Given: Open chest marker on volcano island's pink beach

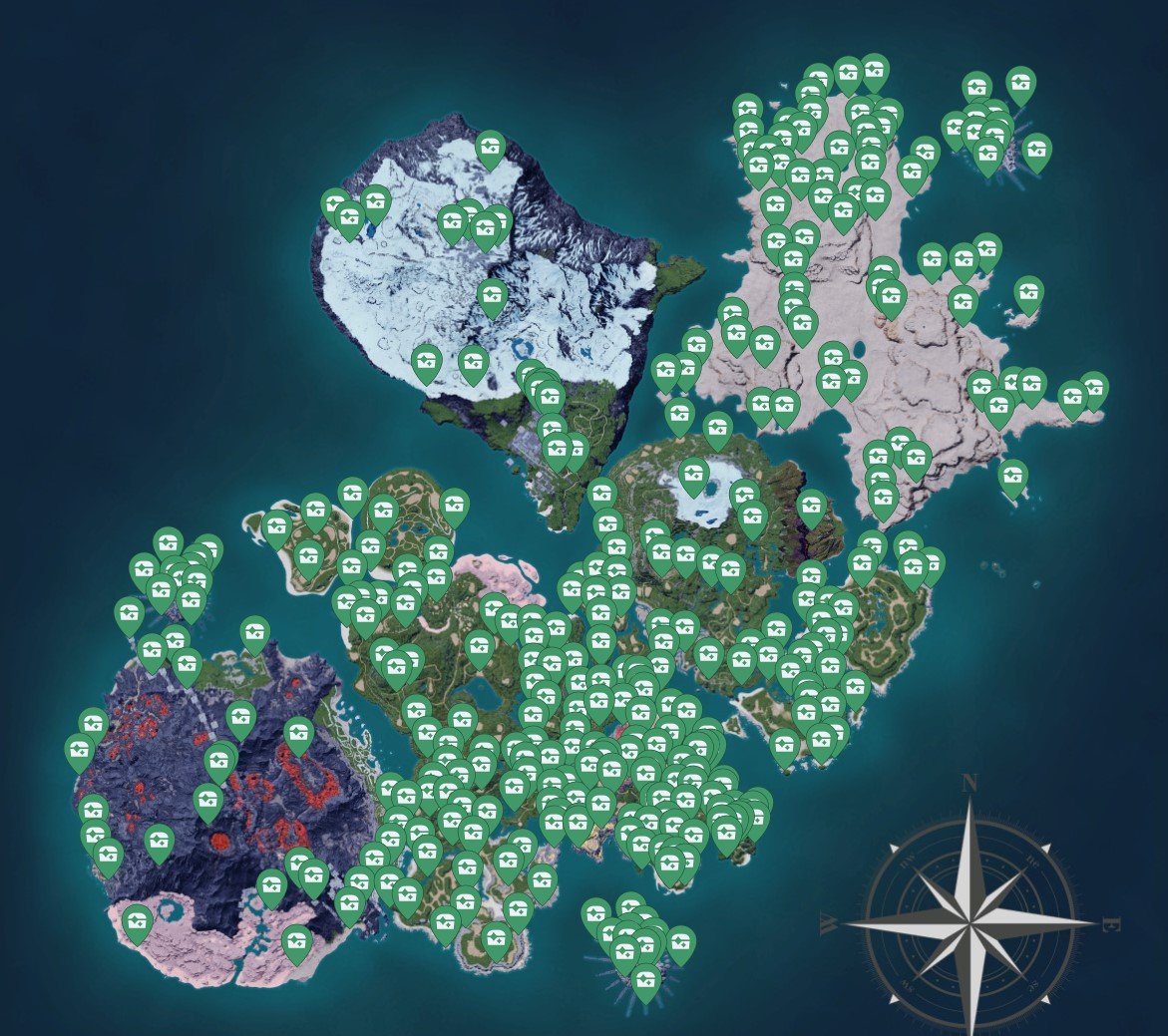Looking at the screenshot, I should click(x=139, y=923).
